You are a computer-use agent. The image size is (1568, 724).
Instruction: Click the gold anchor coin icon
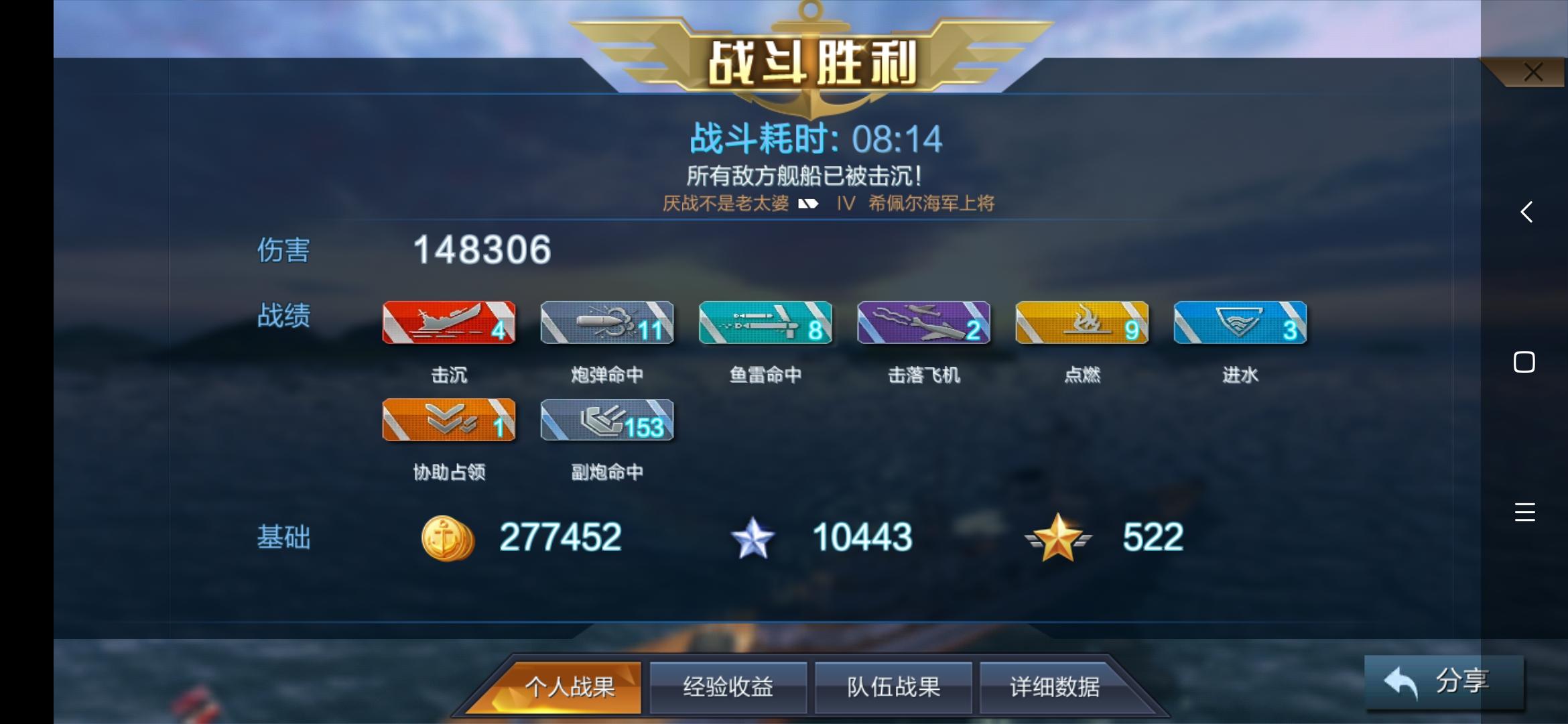pyautogui.click(x=446, y=536)
